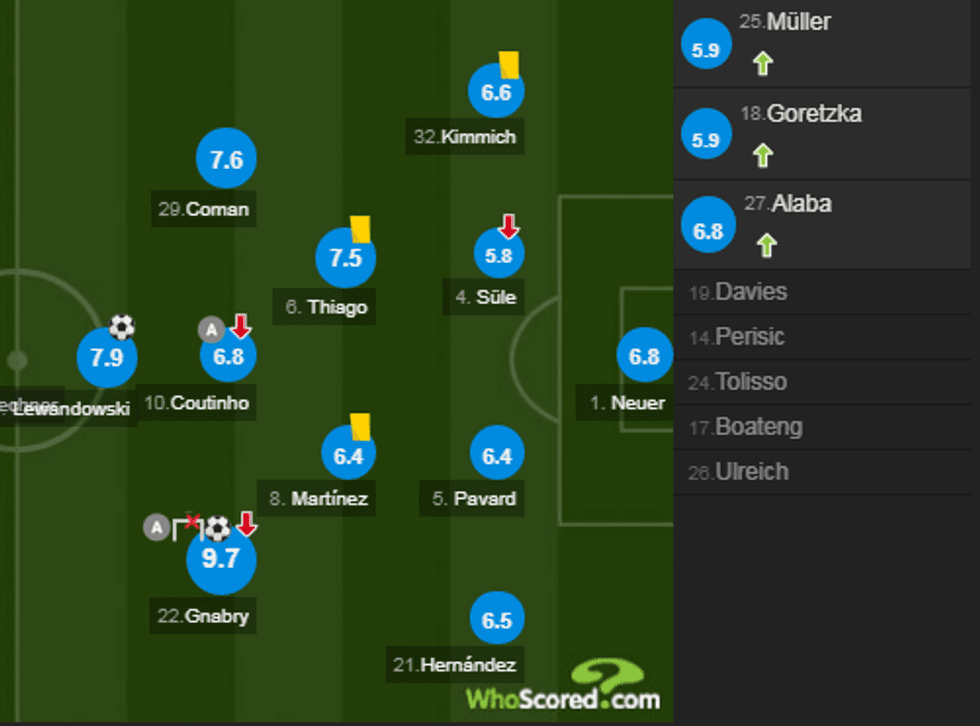Select Lewandowski's 7.9 rating bubble
Image resolution: width=980 pixels, height=726 pixels.
tap(107, 357)
